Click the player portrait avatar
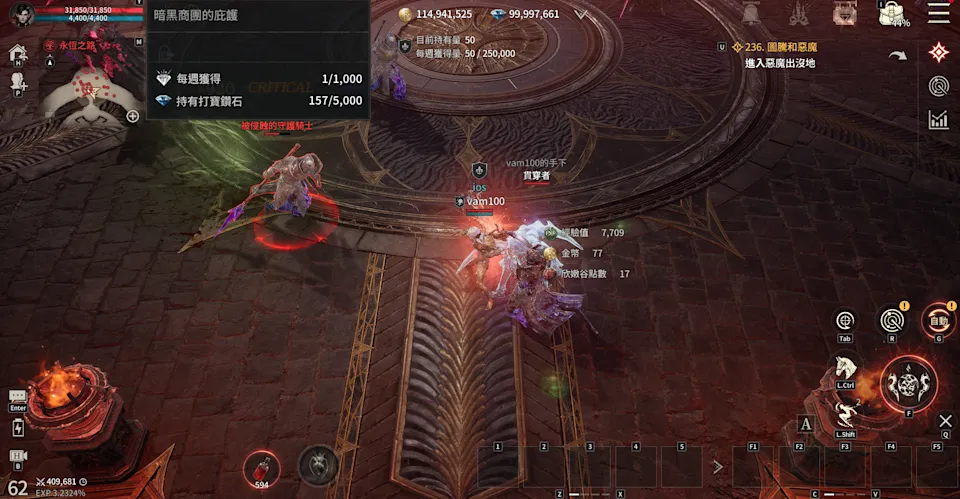Screen dimensions: 960x499 (21, 14)
